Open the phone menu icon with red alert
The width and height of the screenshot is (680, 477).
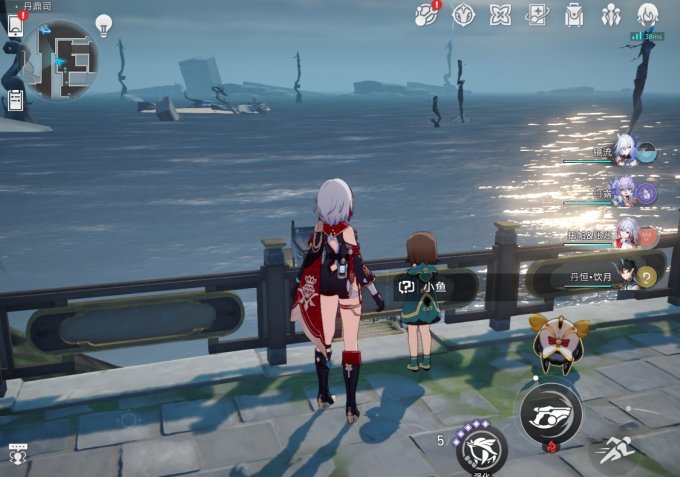(x=16, y=25)
